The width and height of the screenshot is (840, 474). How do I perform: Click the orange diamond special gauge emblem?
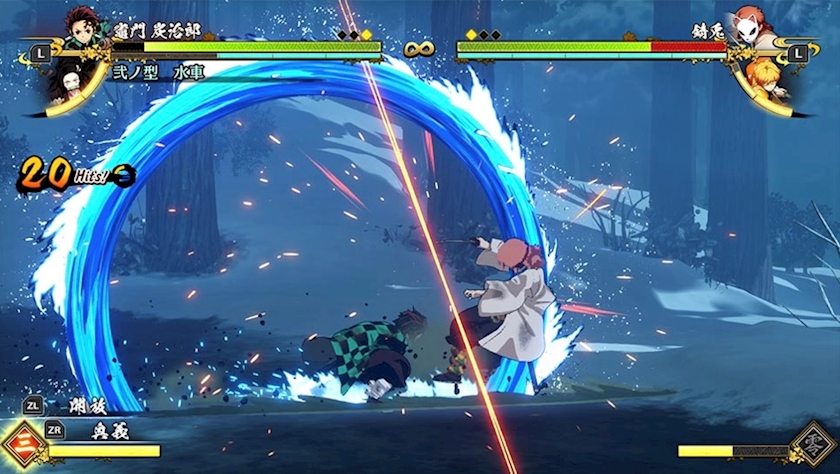click(x=23, y=443)
